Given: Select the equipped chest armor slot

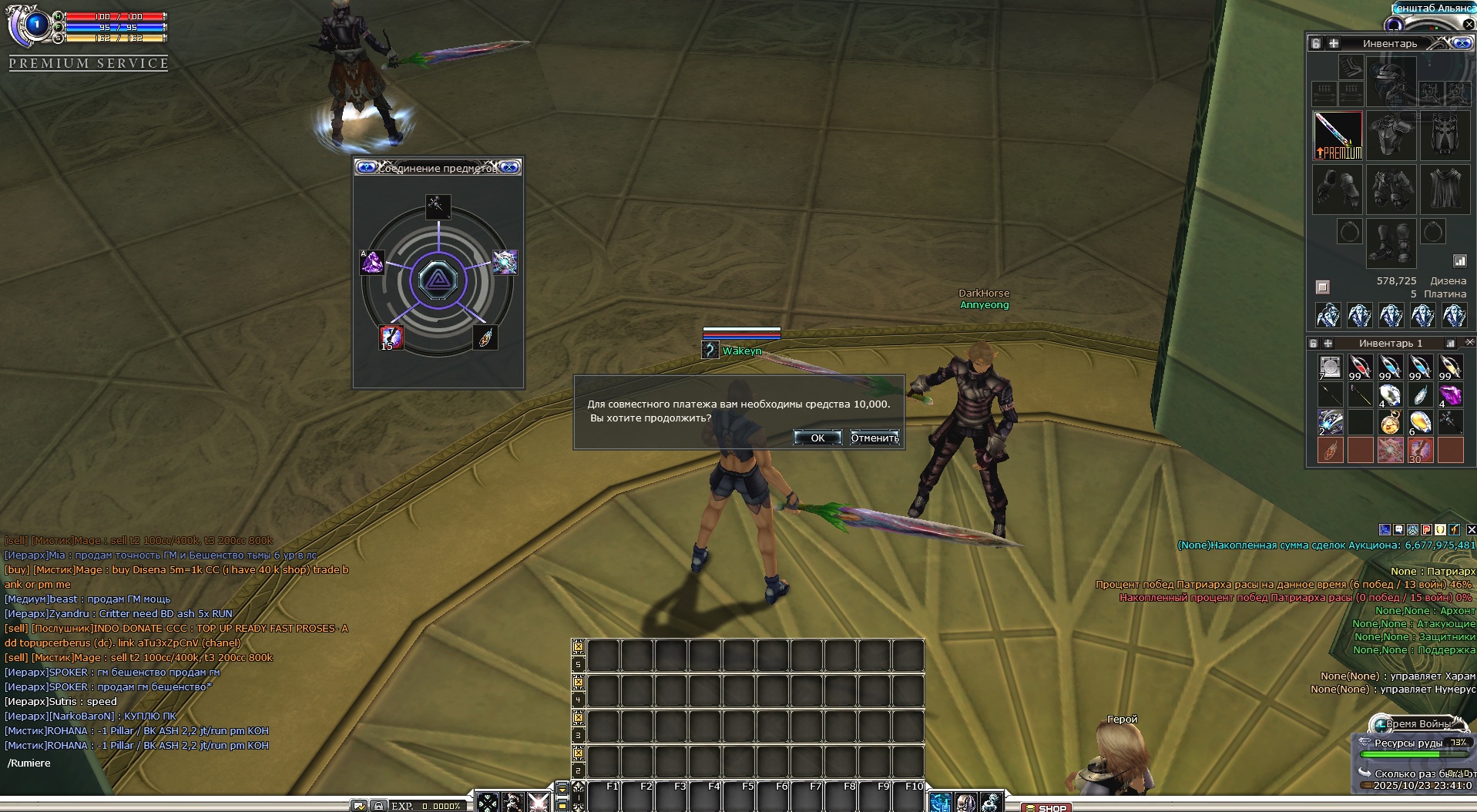Looking at the screenshot, I should 1391,136.
